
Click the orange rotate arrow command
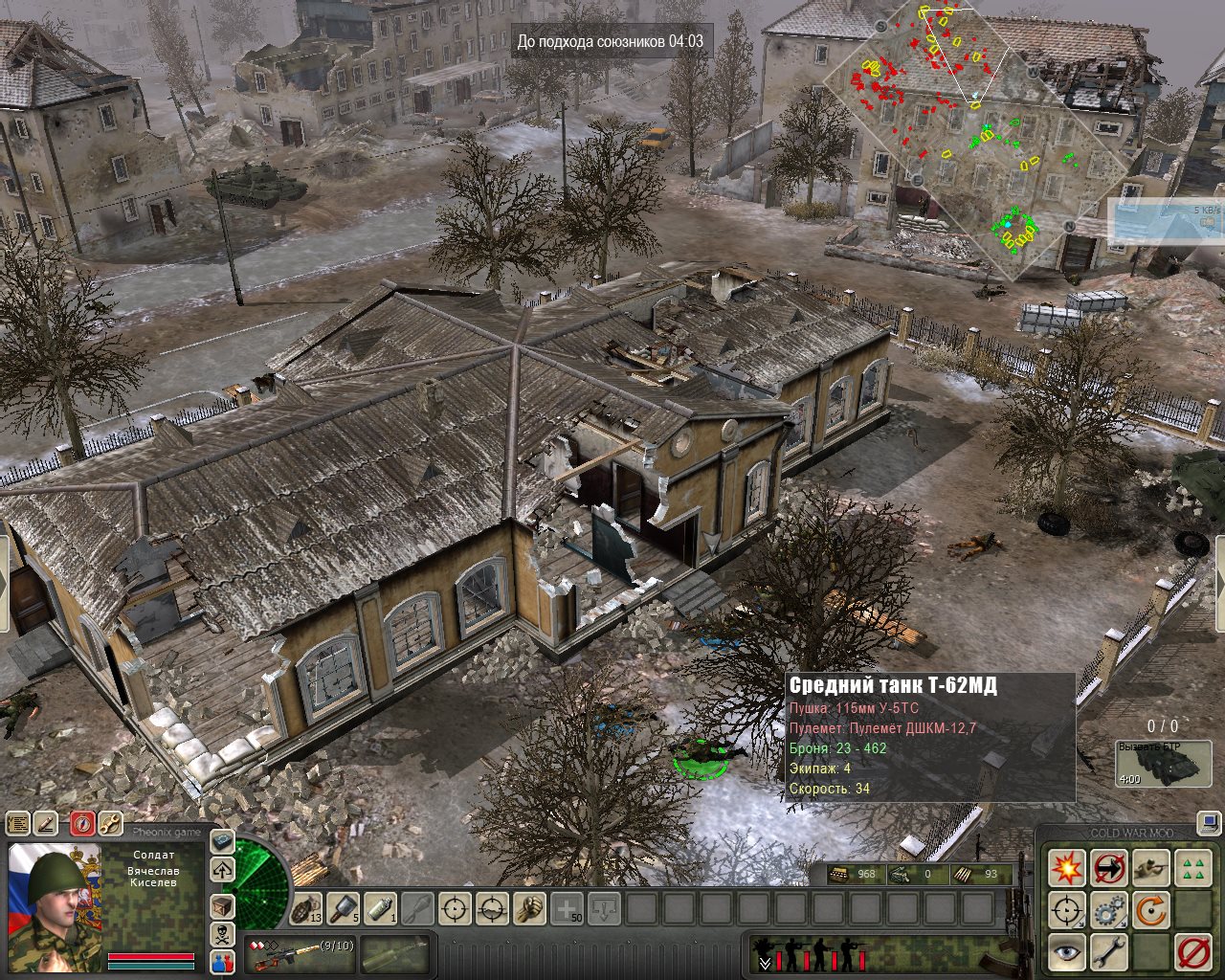coord(1150,910)
